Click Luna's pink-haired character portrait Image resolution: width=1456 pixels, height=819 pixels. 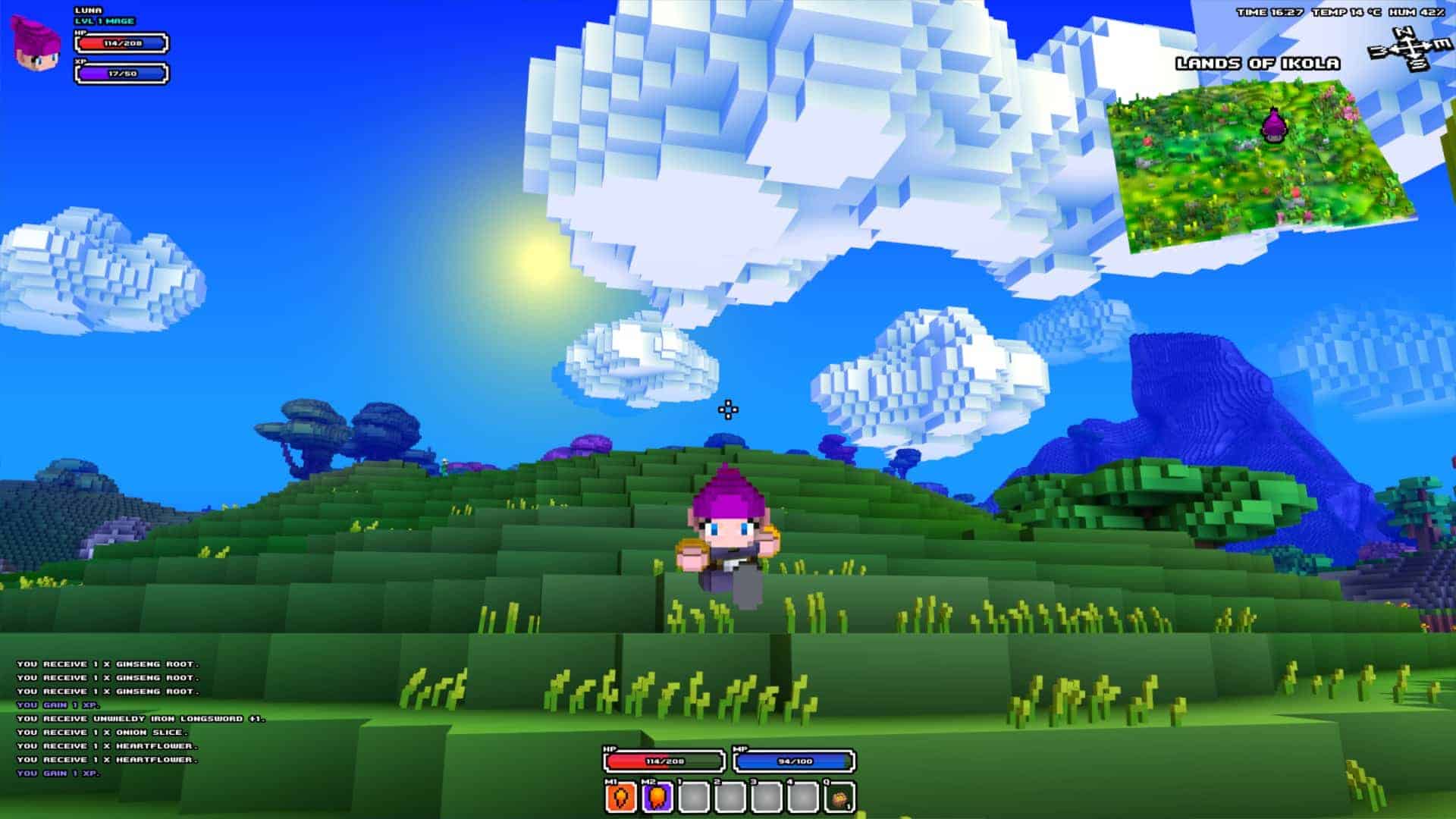[37, 42]
